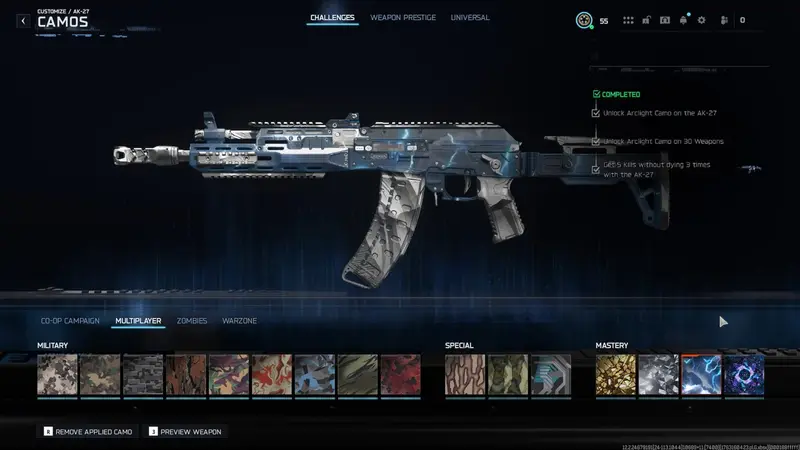Image resolution: width=800 pixels, height=450 pixels.
Task: Open the grid menu icon
Action: coord(628,20)
